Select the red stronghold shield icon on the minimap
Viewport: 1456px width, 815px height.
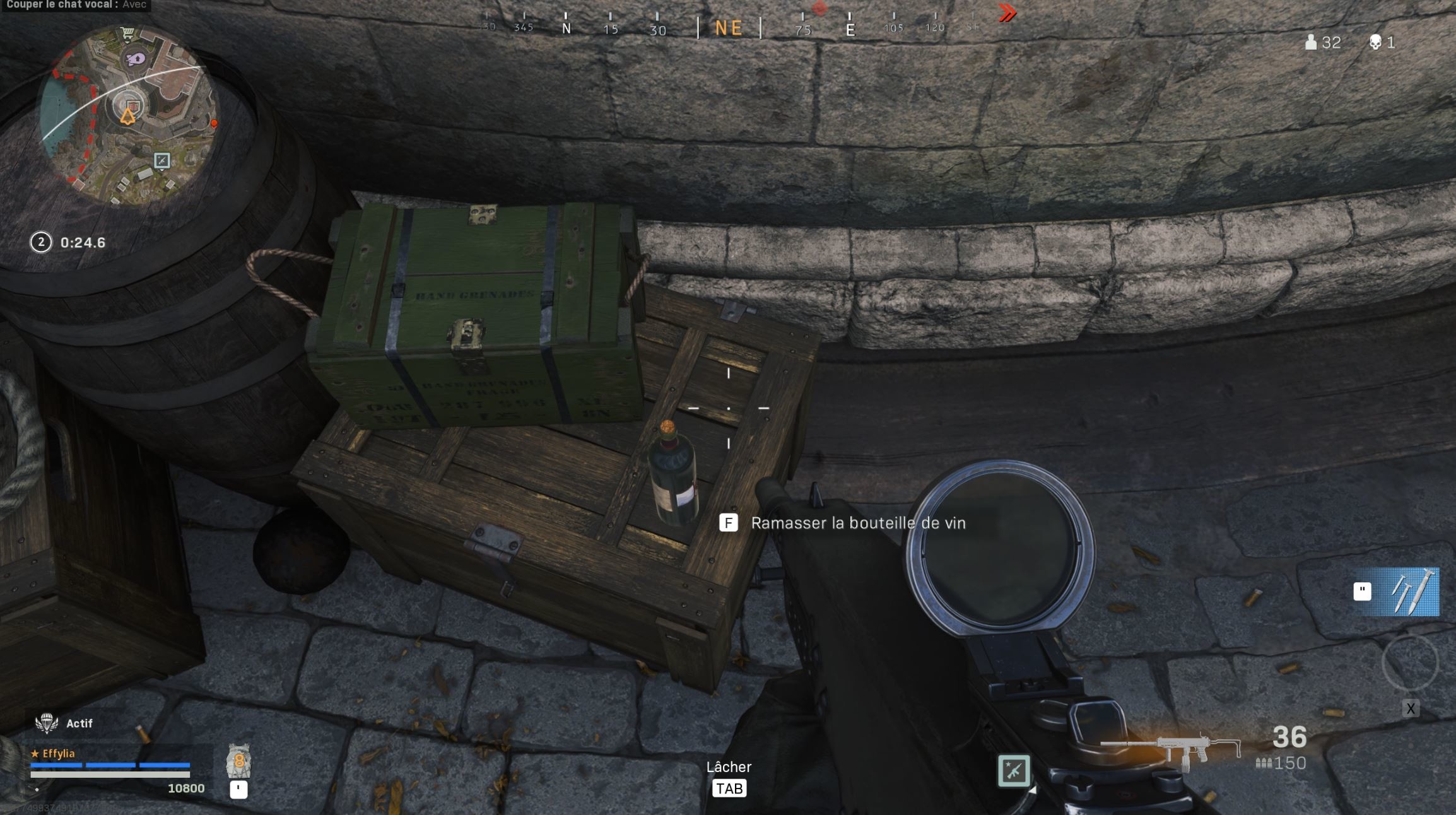pyautogui.click(x=132, y=105)
